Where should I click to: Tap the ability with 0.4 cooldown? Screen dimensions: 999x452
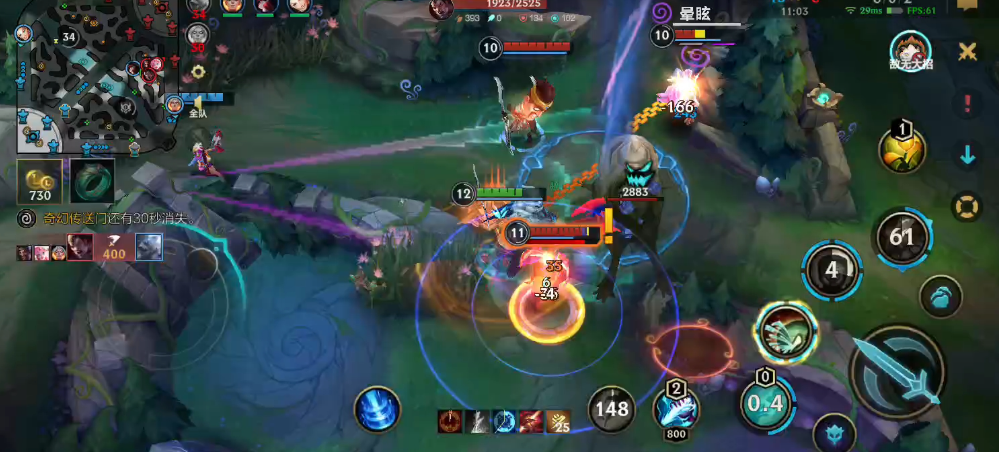click(765, 403)
